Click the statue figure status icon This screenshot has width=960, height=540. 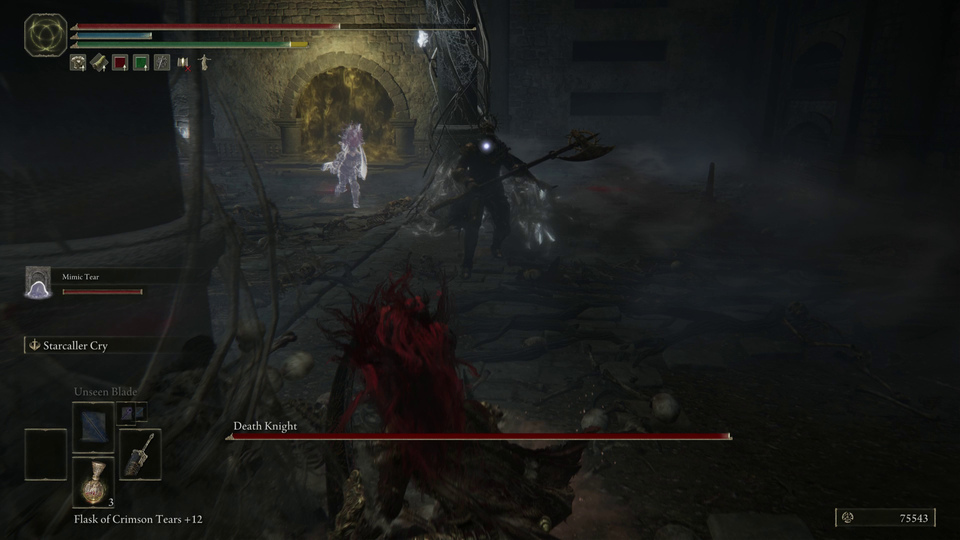pyautogui.click(x=204, y=63)
